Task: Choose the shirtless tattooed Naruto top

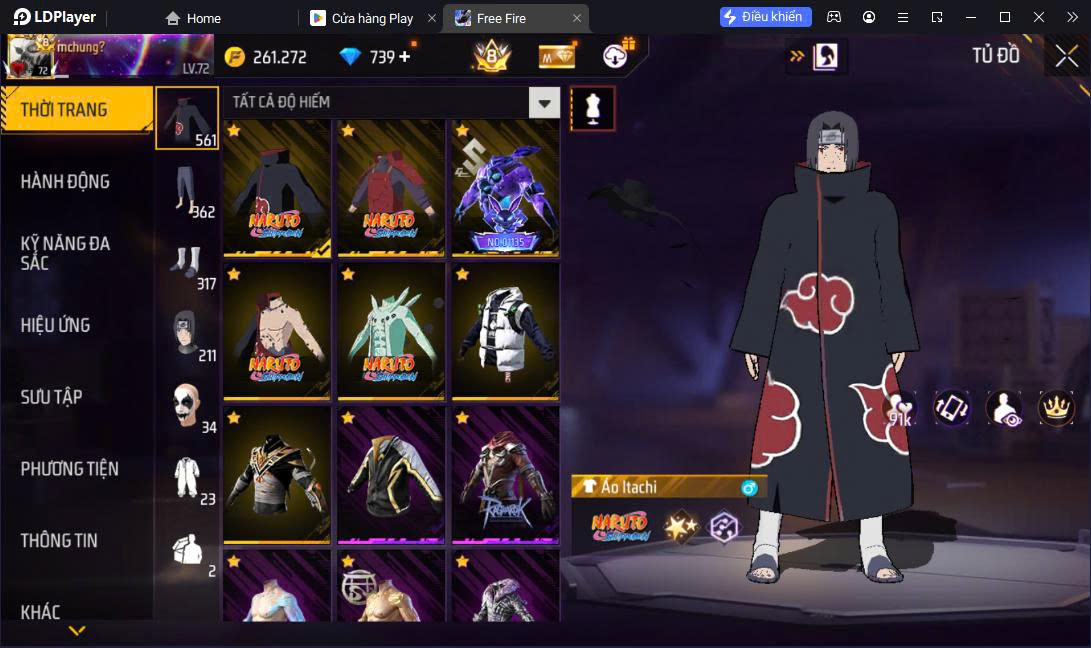Action: coord(277,330)
